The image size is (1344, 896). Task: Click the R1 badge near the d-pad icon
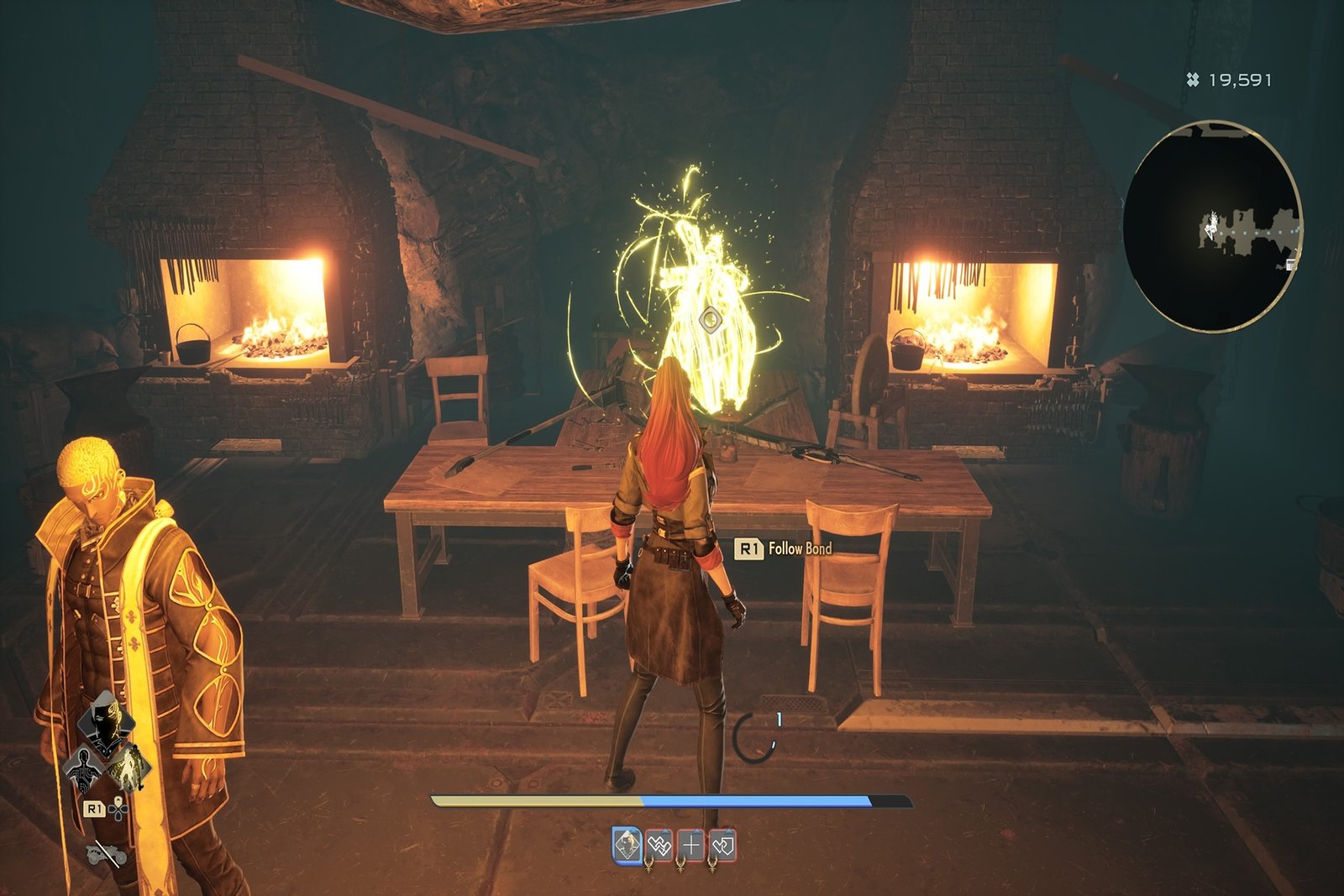95,810
